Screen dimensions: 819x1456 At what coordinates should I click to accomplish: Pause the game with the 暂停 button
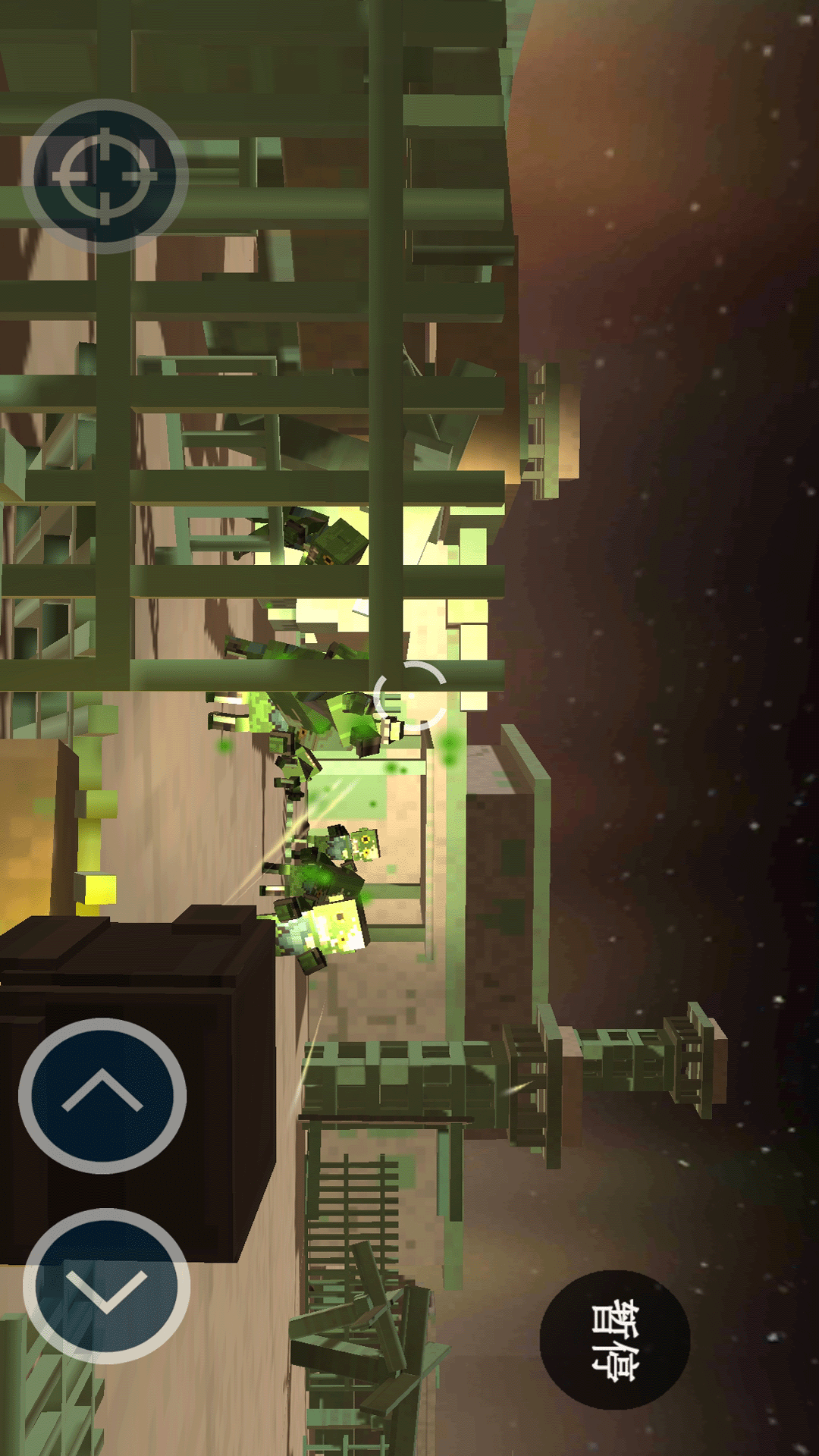click(x=614, y=1340)
